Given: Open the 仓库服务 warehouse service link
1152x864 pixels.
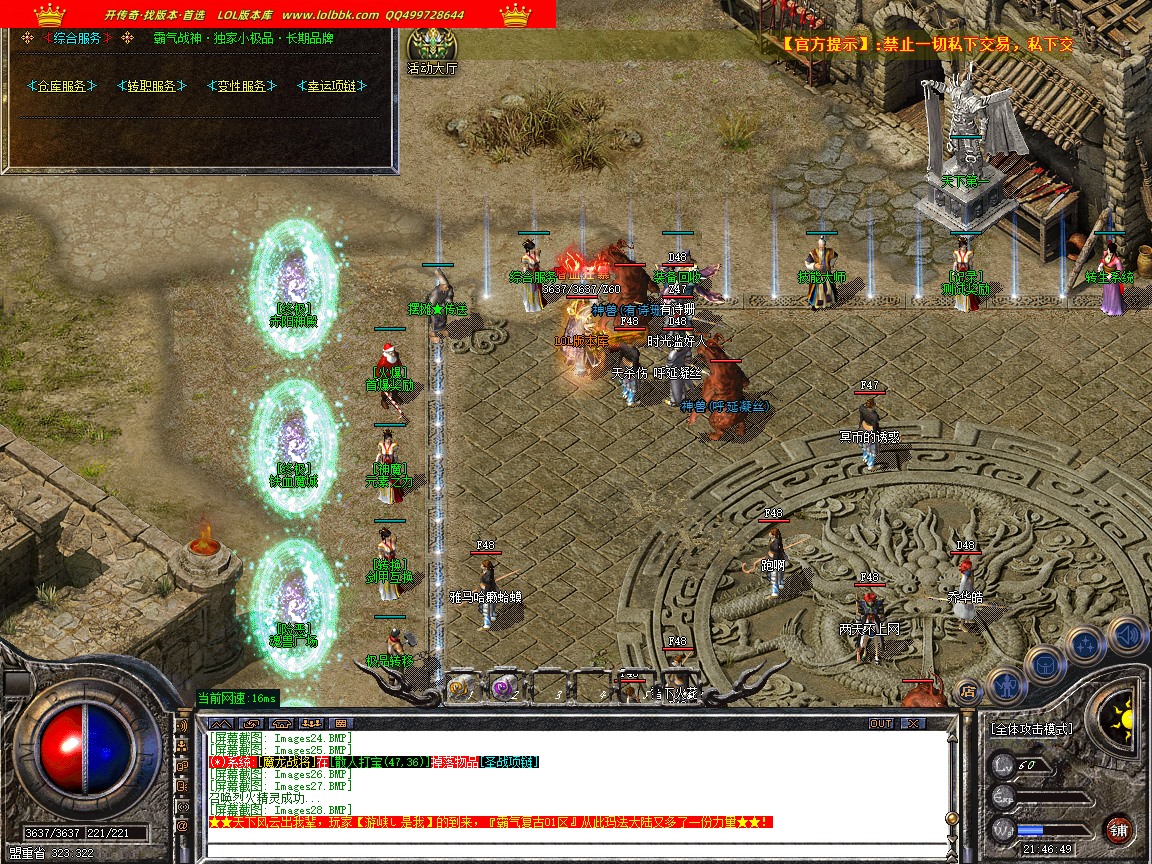Looking at the screenshot, I should (x=62, y=86).
